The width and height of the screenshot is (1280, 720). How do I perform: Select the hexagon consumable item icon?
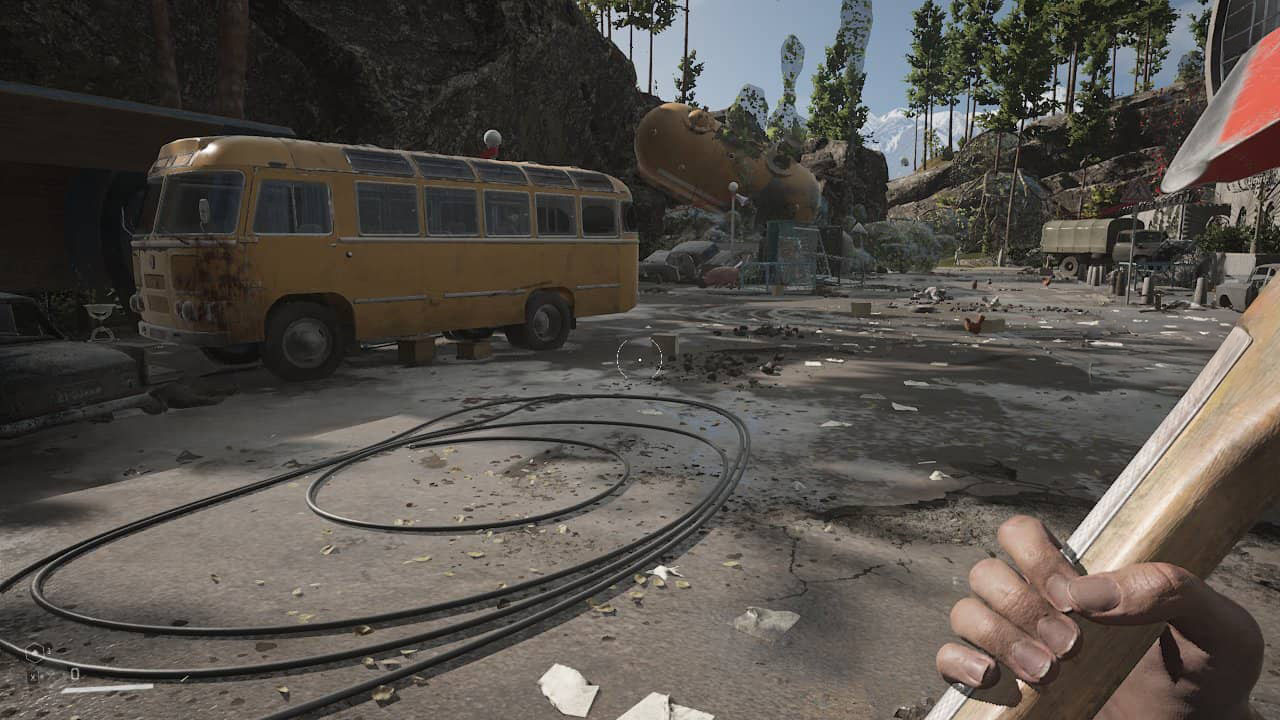pyautogui.click(x=35, y=653)
